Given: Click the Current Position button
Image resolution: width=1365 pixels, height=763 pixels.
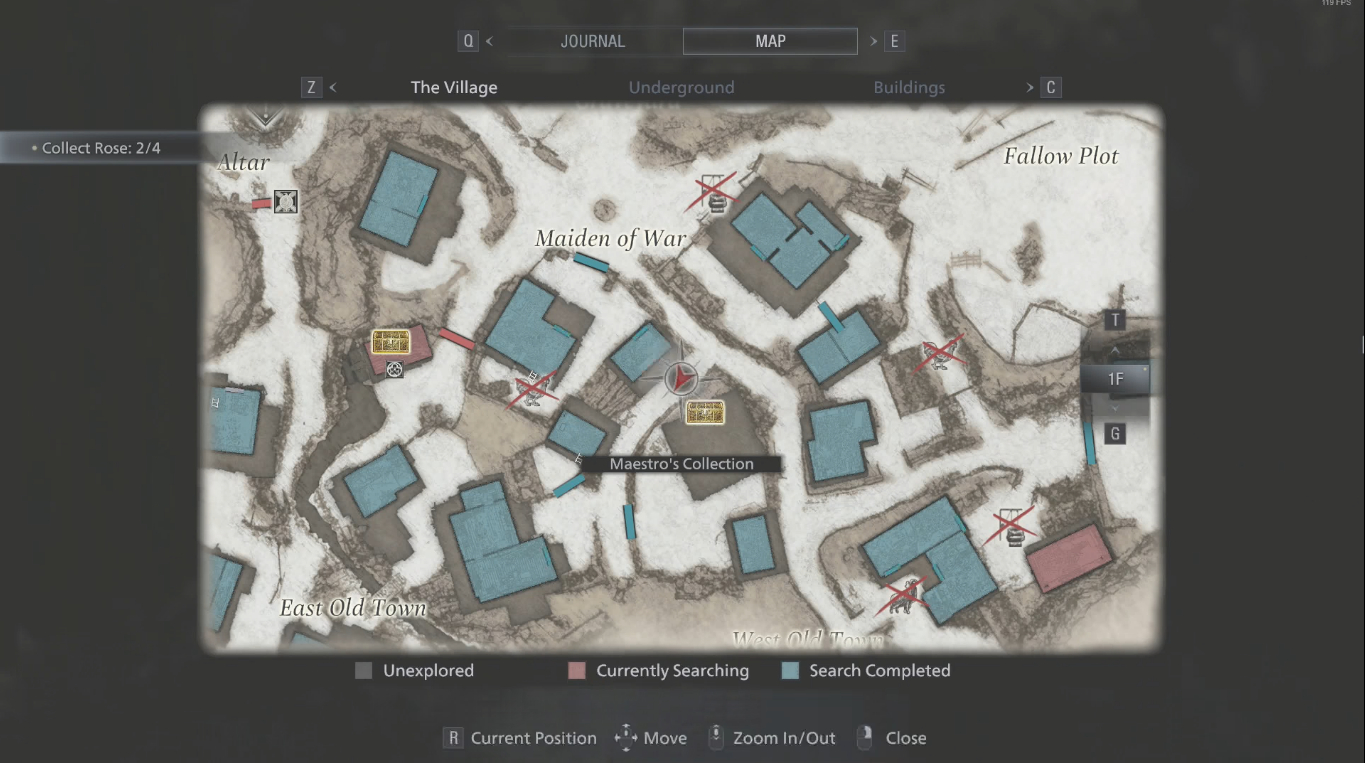Looking at the screenshot, I should [x=520, y=738].
